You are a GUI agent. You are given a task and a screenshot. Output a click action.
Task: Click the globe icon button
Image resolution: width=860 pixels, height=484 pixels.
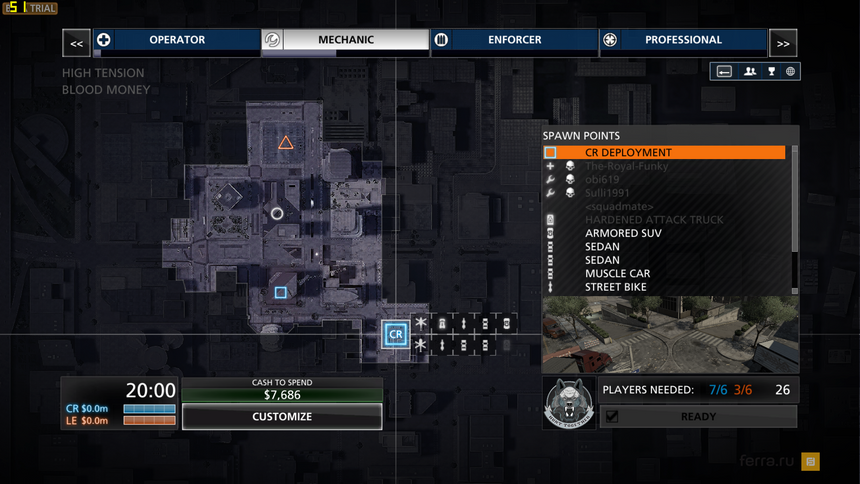(790, 72)
